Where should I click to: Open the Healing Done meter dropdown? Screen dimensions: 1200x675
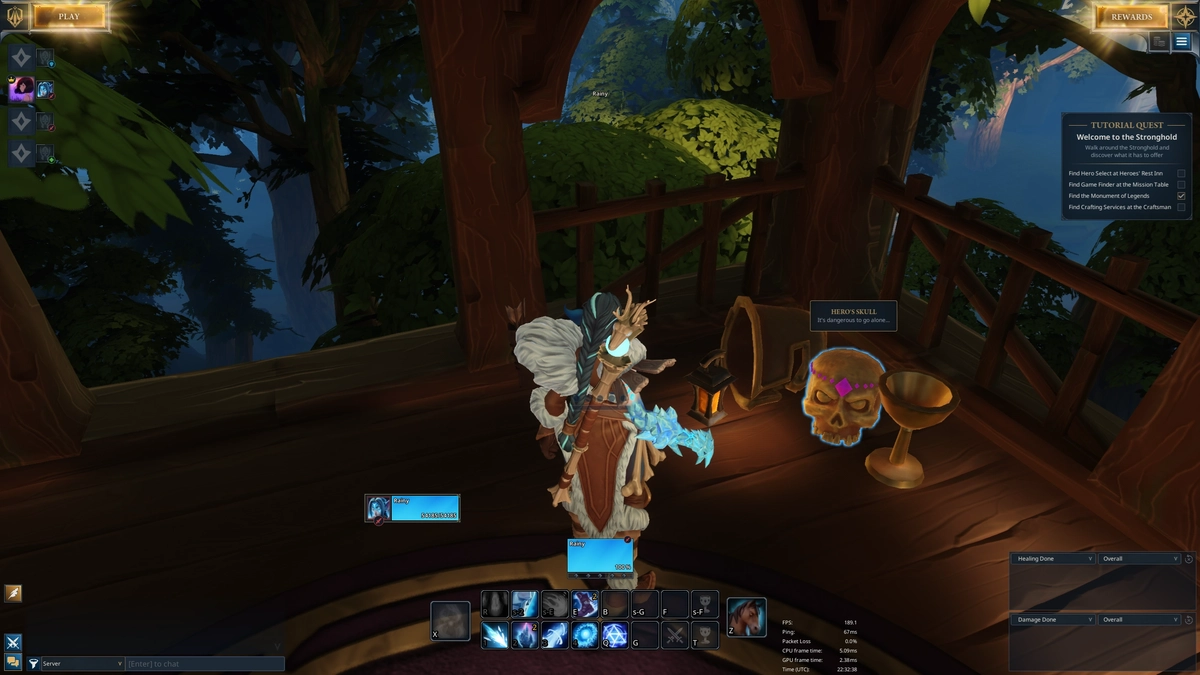tap(1053, 558)
